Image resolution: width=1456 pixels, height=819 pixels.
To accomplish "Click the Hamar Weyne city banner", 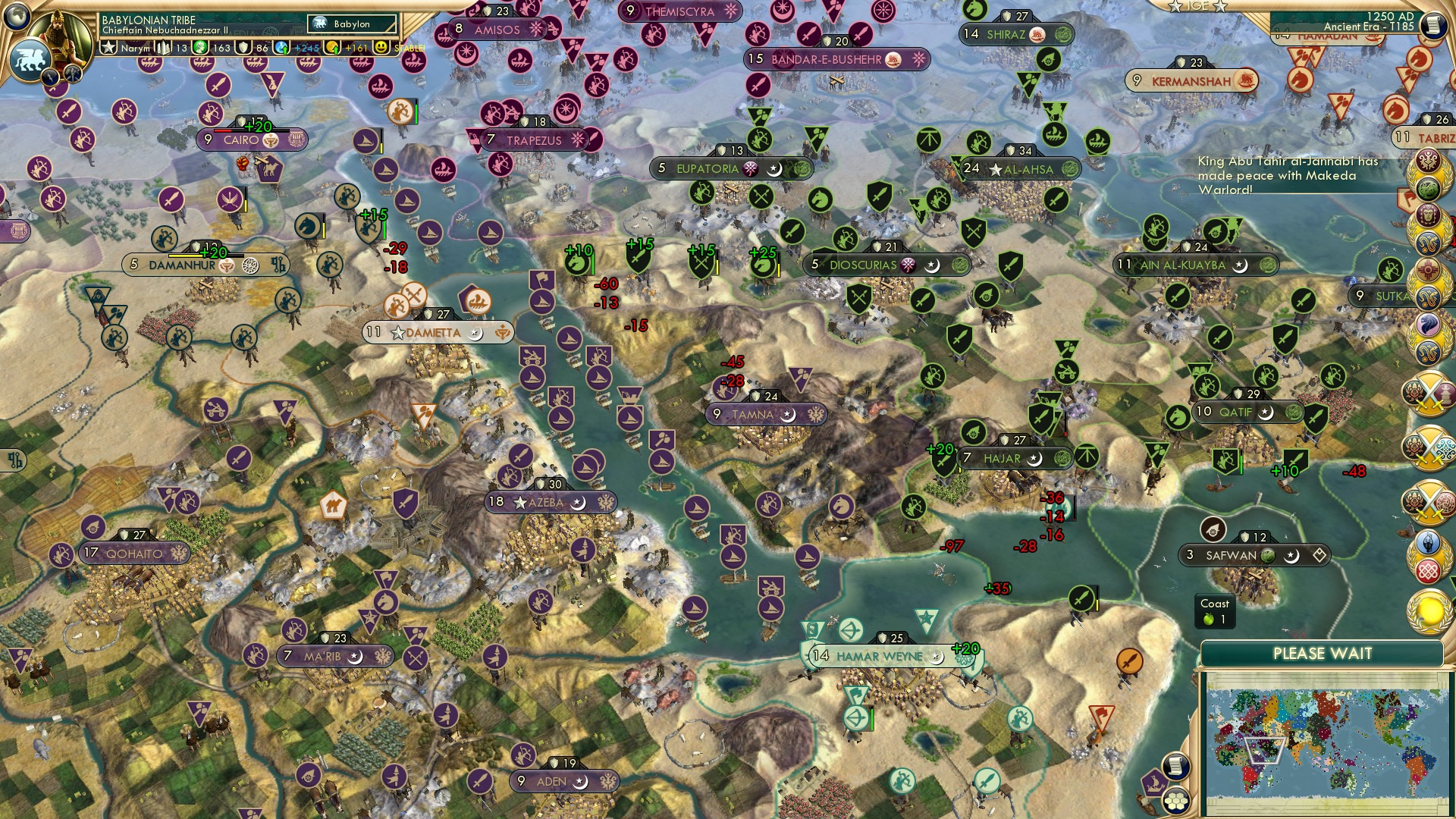I will coord(876,657).
